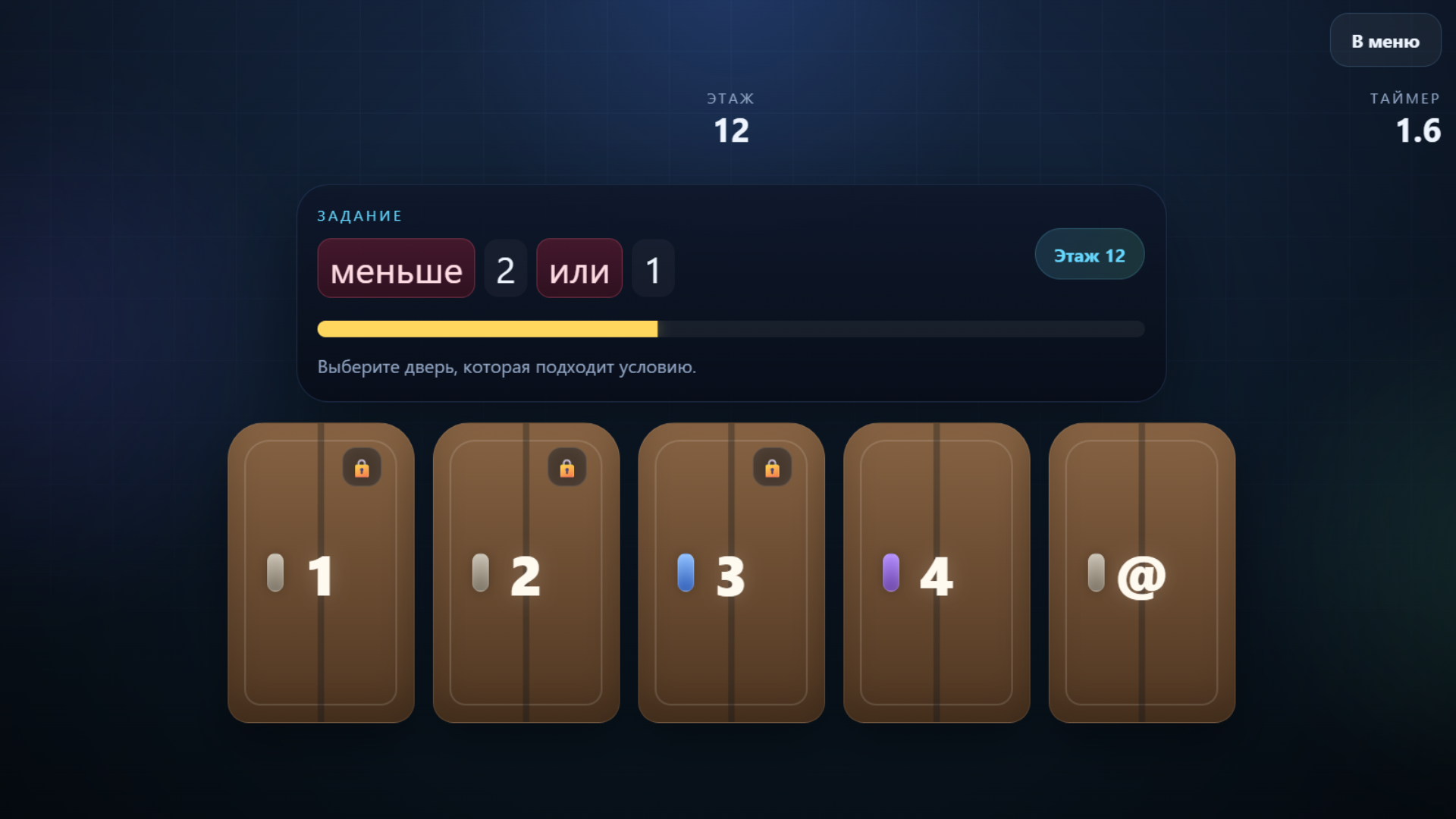Screen dimensions: 1456x819
Task: Click the lock icon on door 2
Action: pos(566,468)
